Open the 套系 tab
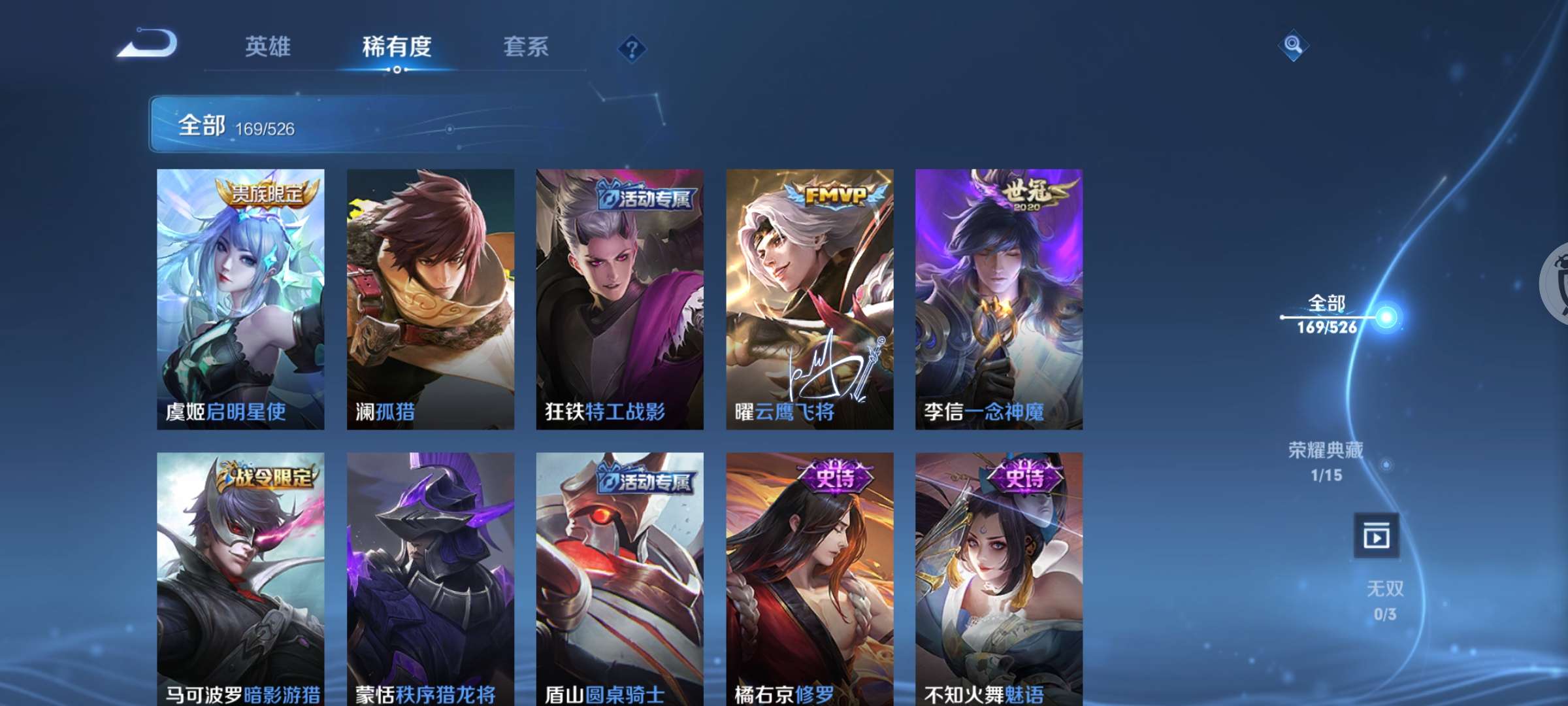 click(525, 47)
